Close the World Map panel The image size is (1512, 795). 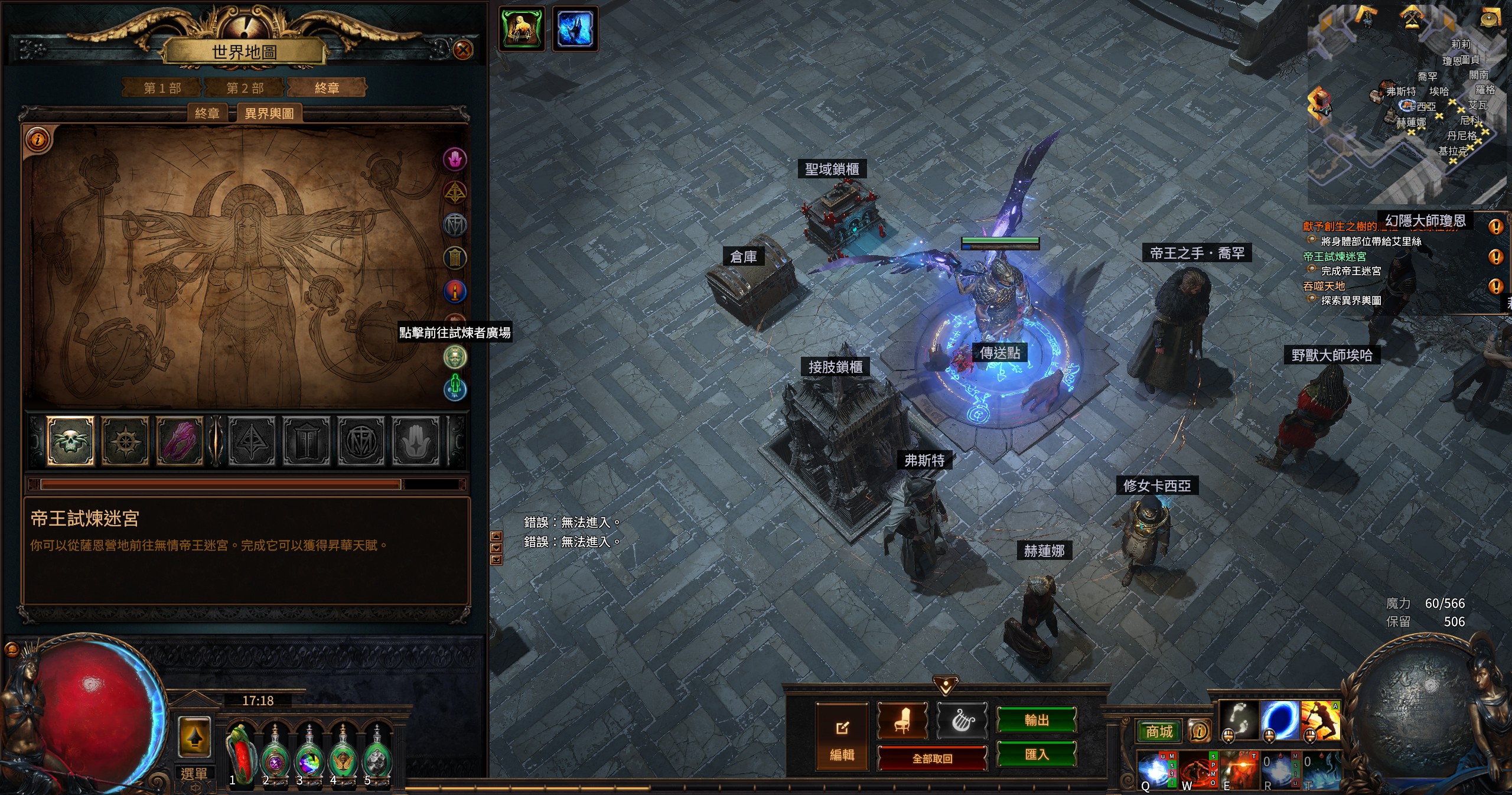tap(463, 50)
